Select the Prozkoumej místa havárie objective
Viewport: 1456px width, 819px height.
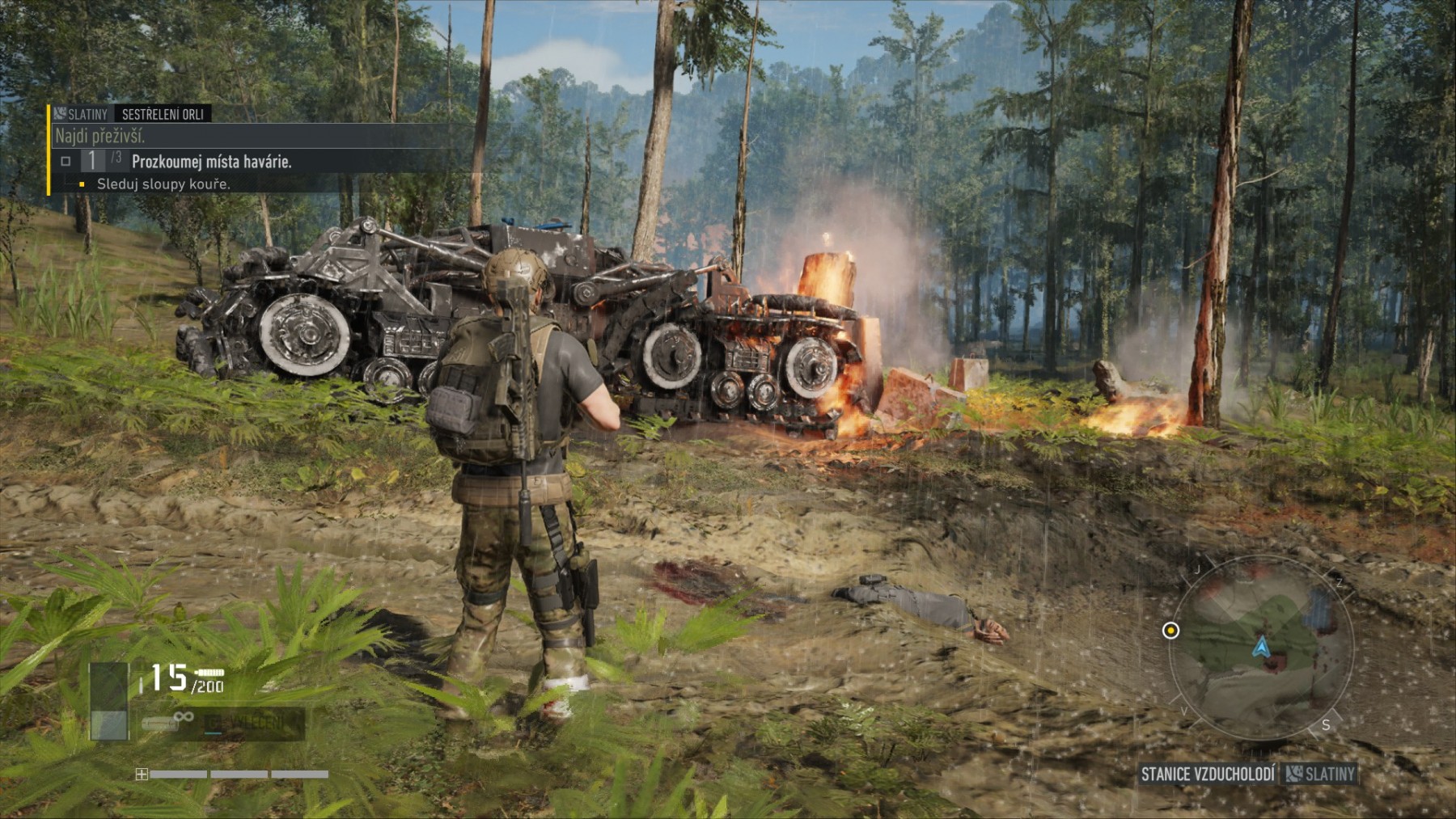(x=211, y=162)
